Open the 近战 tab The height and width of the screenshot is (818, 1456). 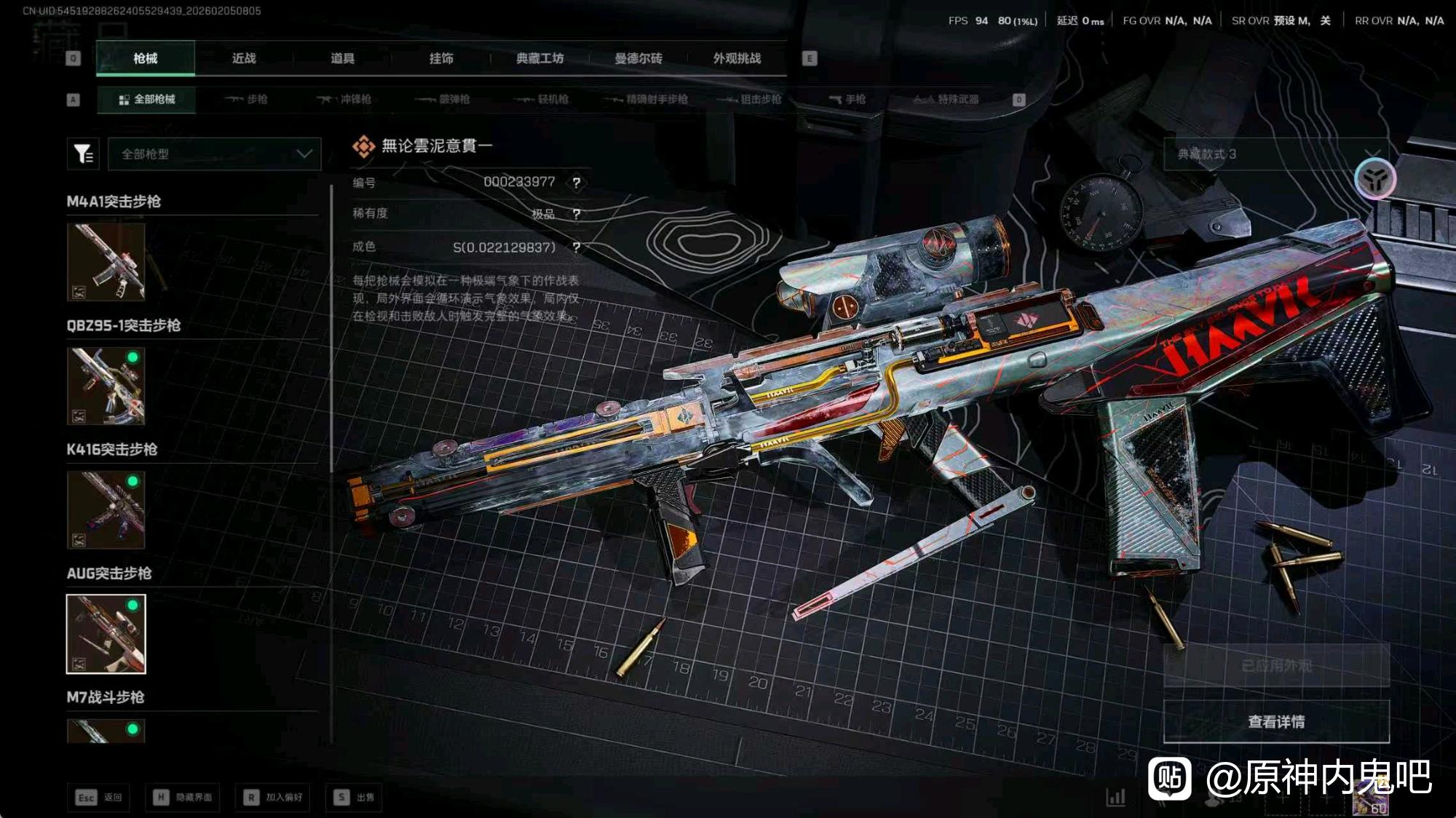pyautogui.click(x=244, y=58)
